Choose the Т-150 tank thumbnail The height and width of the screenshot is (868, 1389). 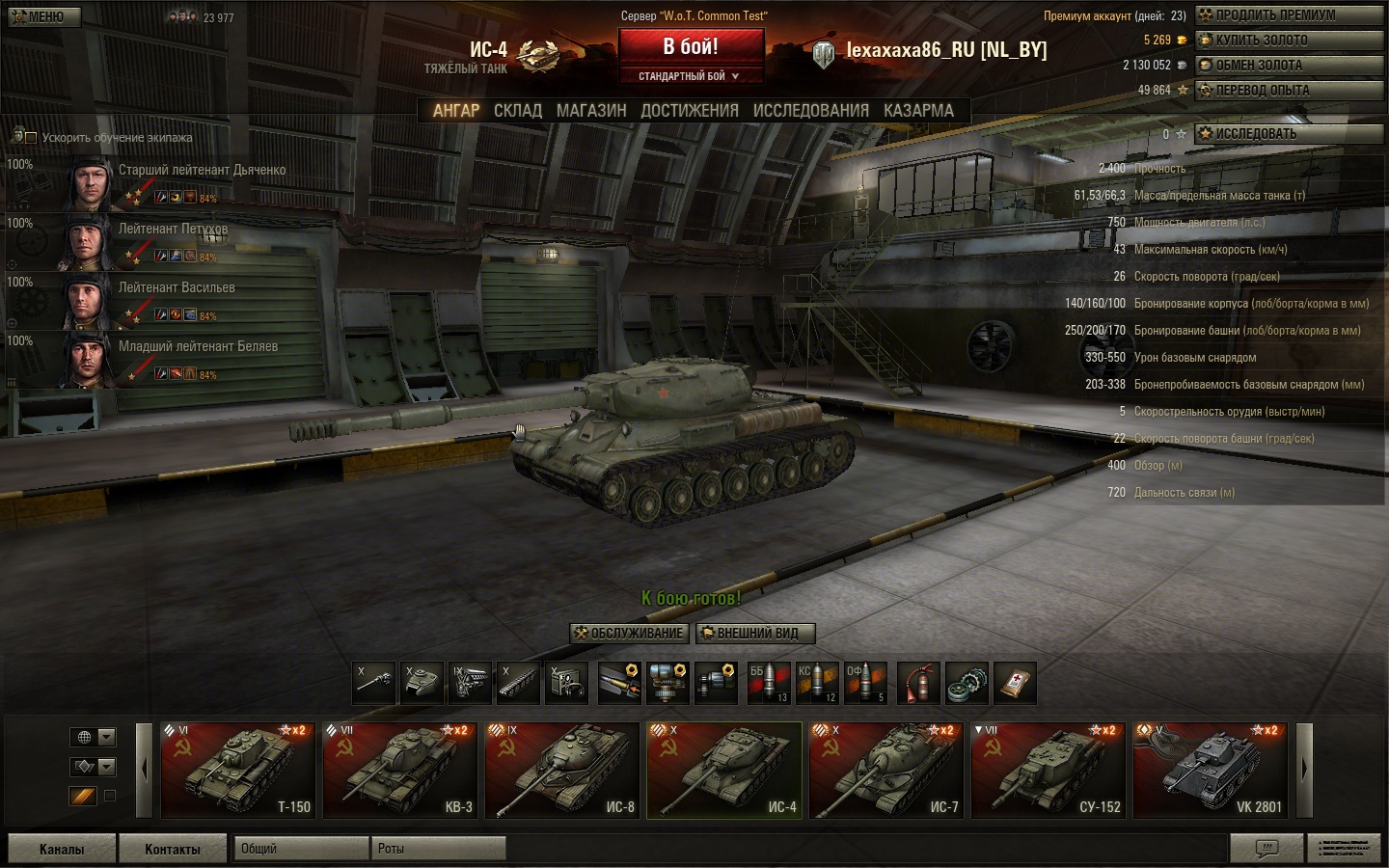[237, 771]
